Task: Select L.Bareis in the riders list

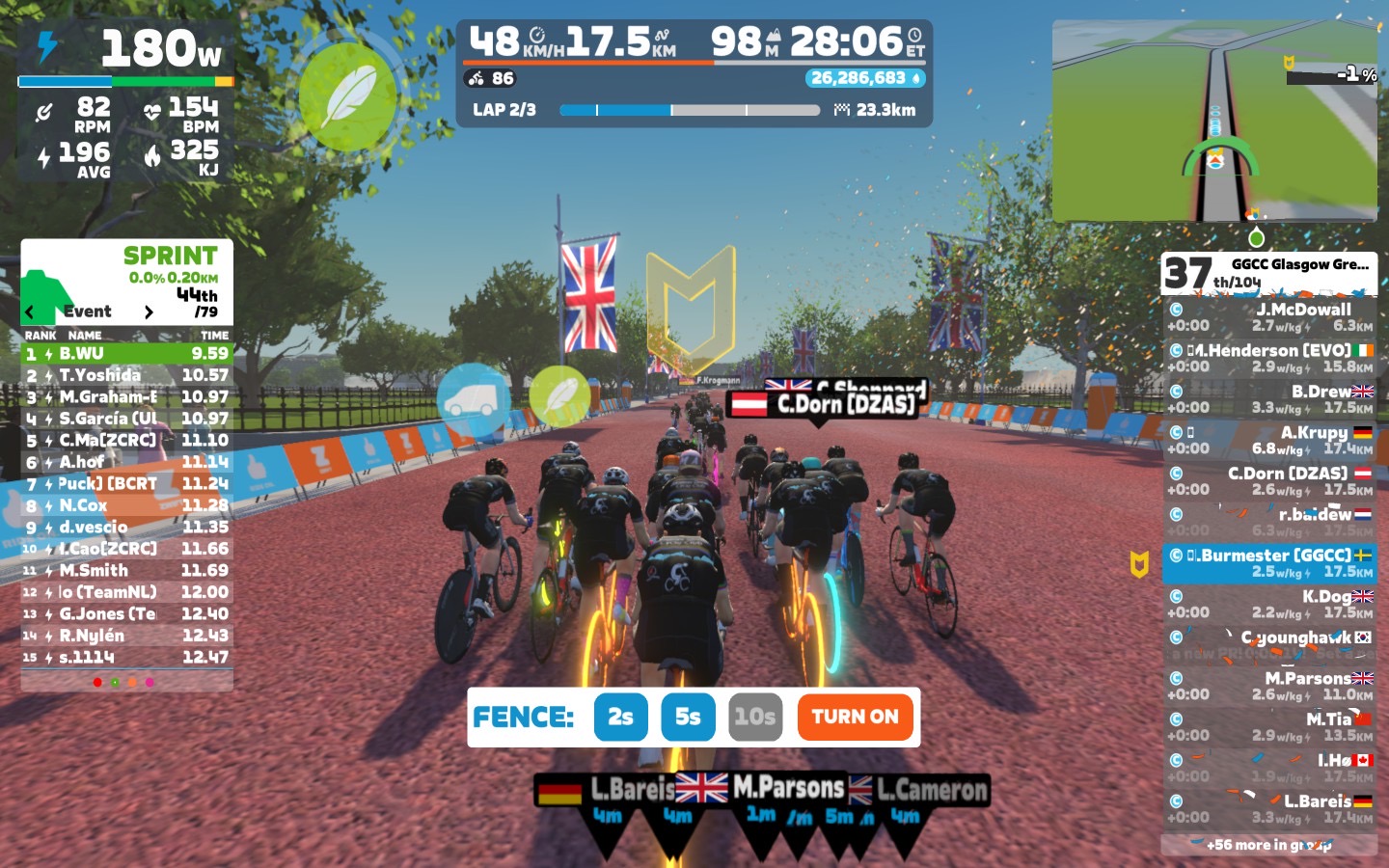Action: pyautogui.click(x=1268, y=808)
